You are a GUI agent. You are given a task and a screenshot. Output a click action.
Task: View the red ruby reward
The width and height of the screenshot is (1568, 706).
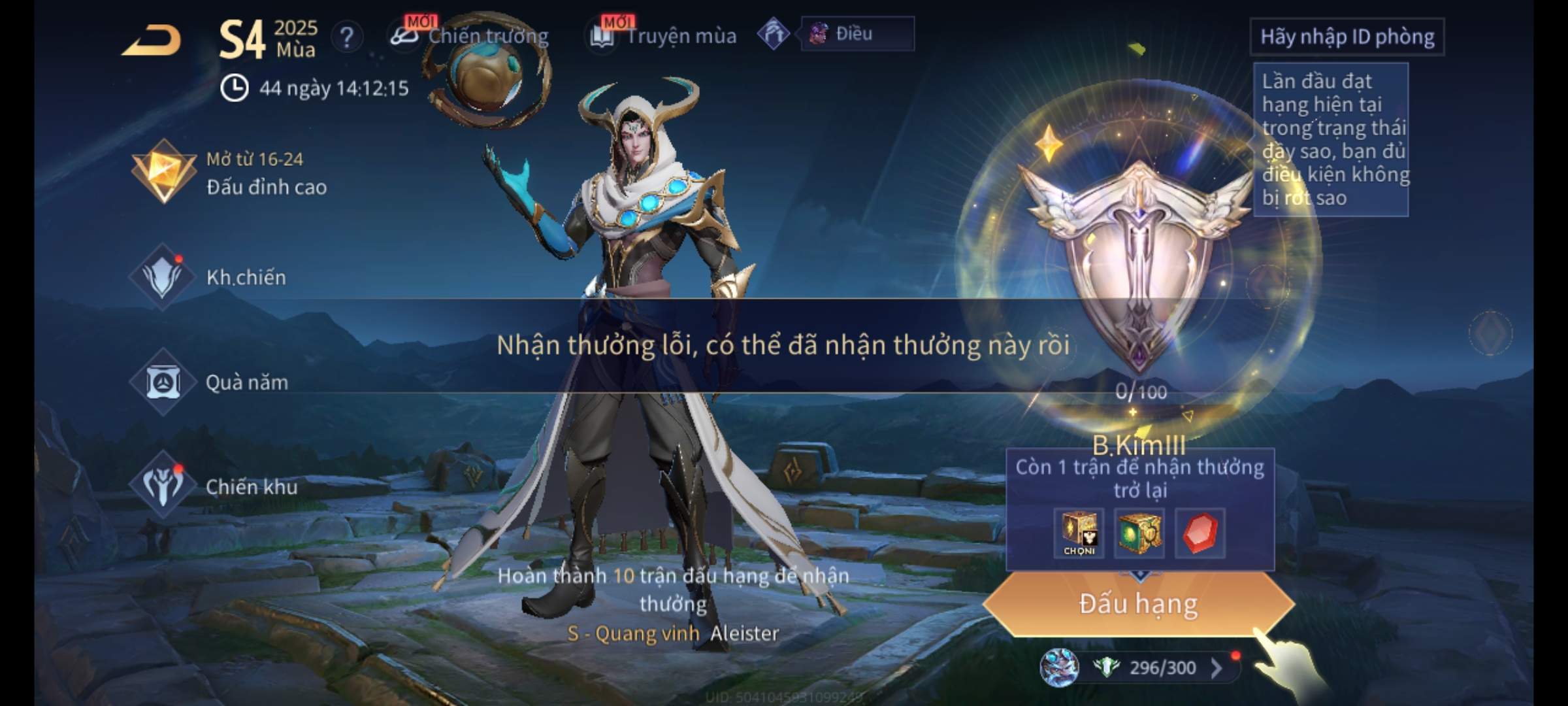[1200, 533]
